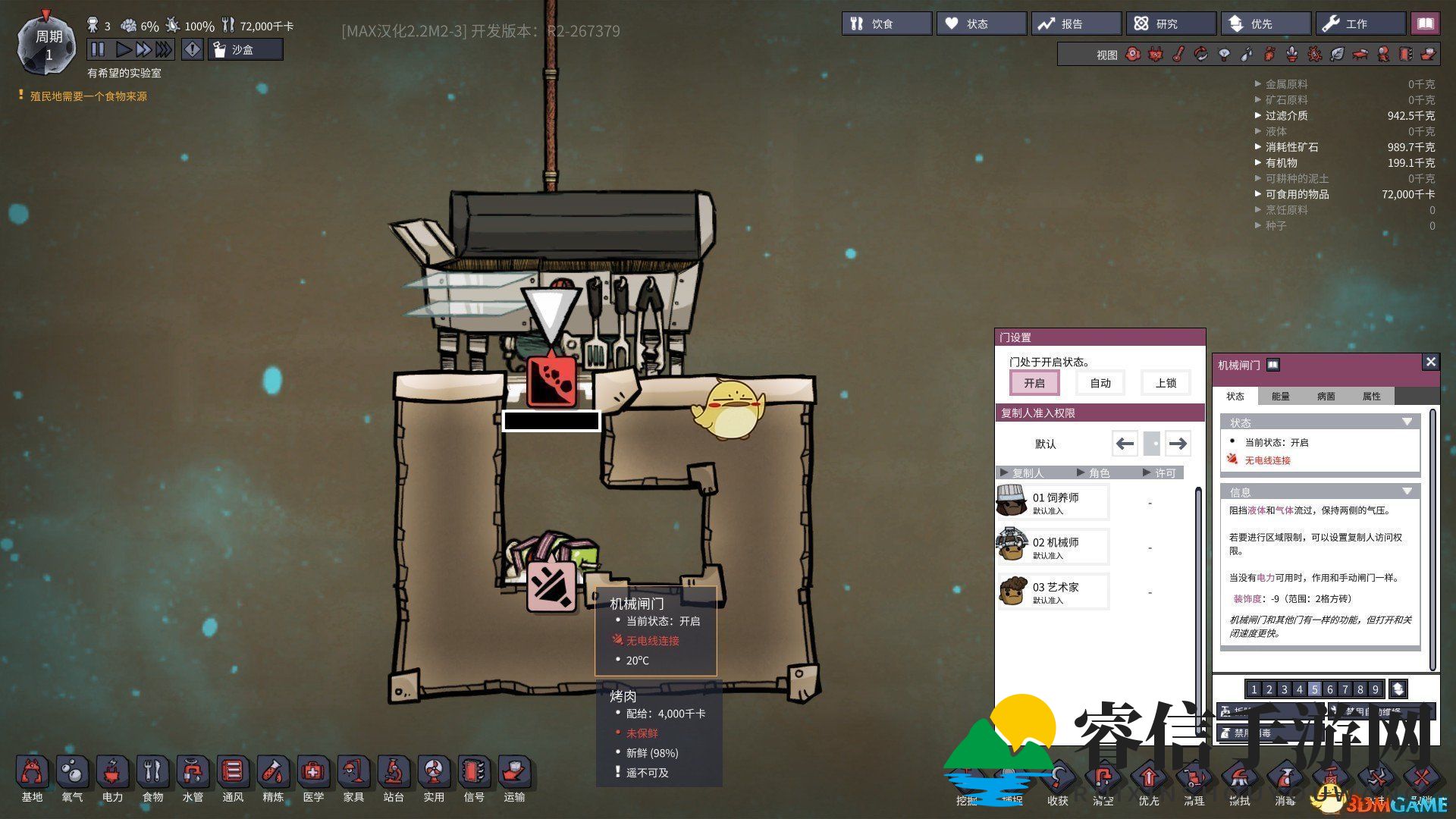
Task: Open the 报告 reports menu
Action: (1075, 24)
